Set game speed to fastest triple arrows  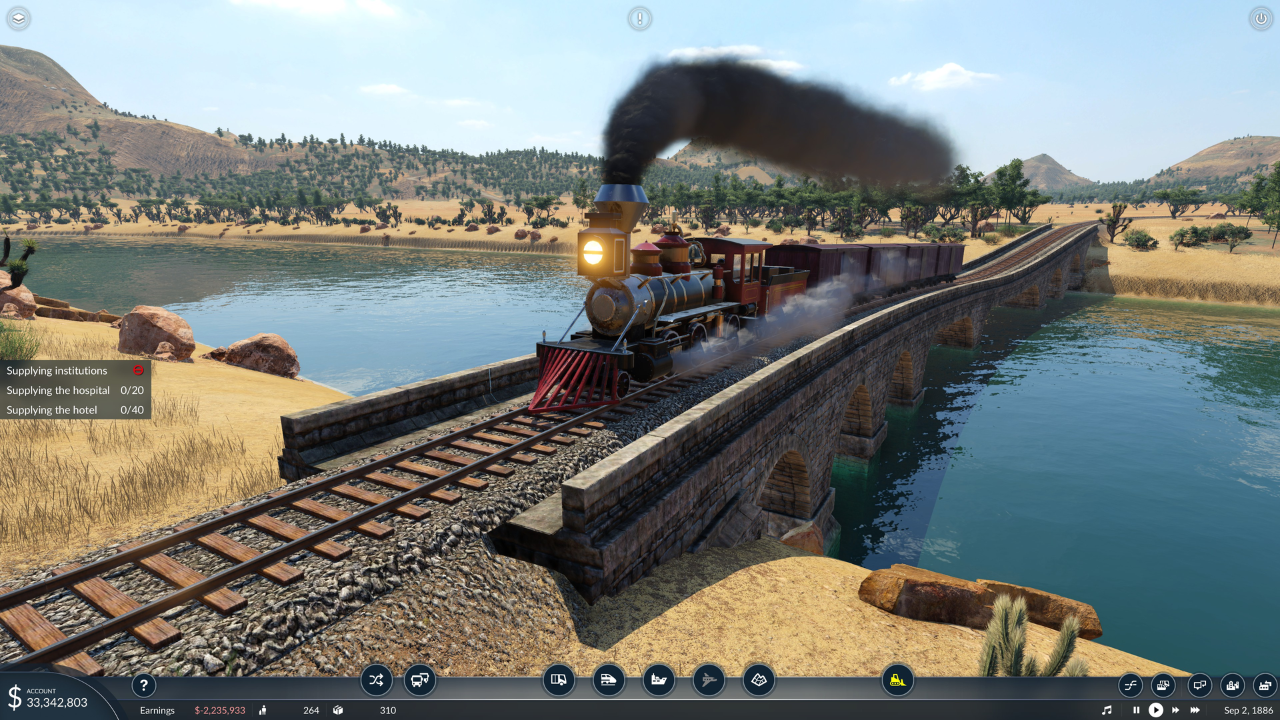1195,710
